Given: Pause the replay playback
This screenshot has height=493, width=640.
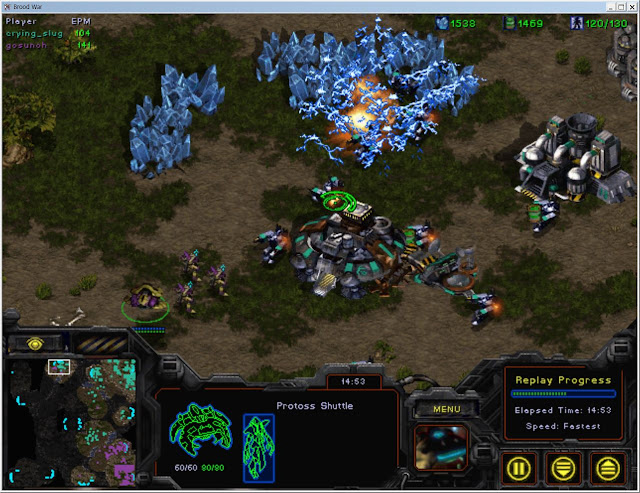Looking at the screenshot, I should point(517,466).
